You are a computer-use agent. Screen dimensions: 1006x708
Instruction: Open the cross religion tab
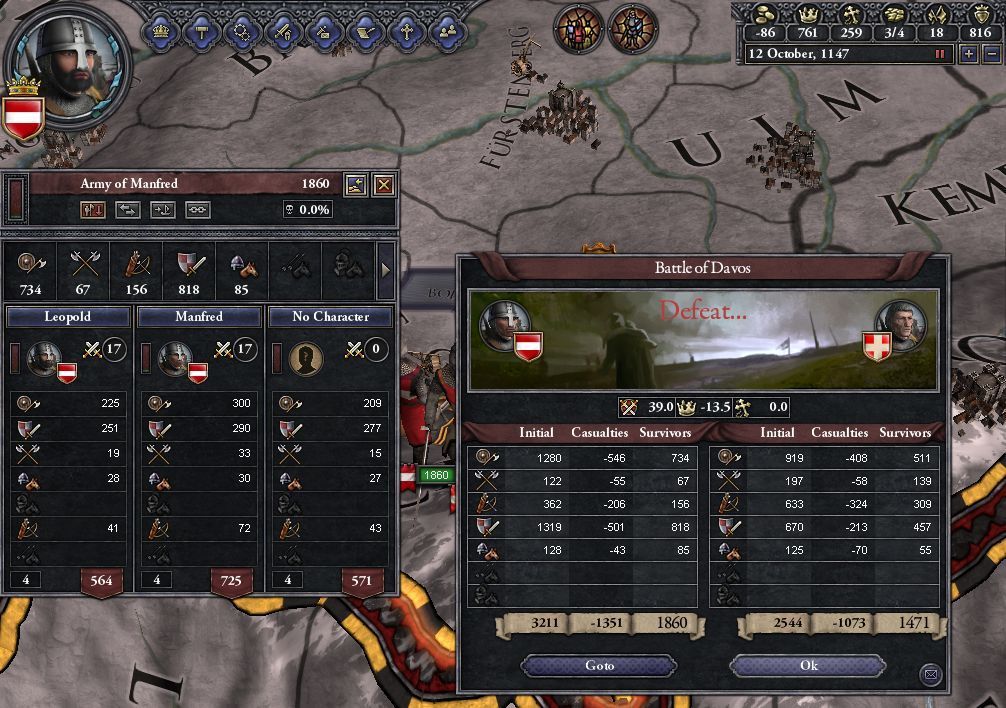406,30
